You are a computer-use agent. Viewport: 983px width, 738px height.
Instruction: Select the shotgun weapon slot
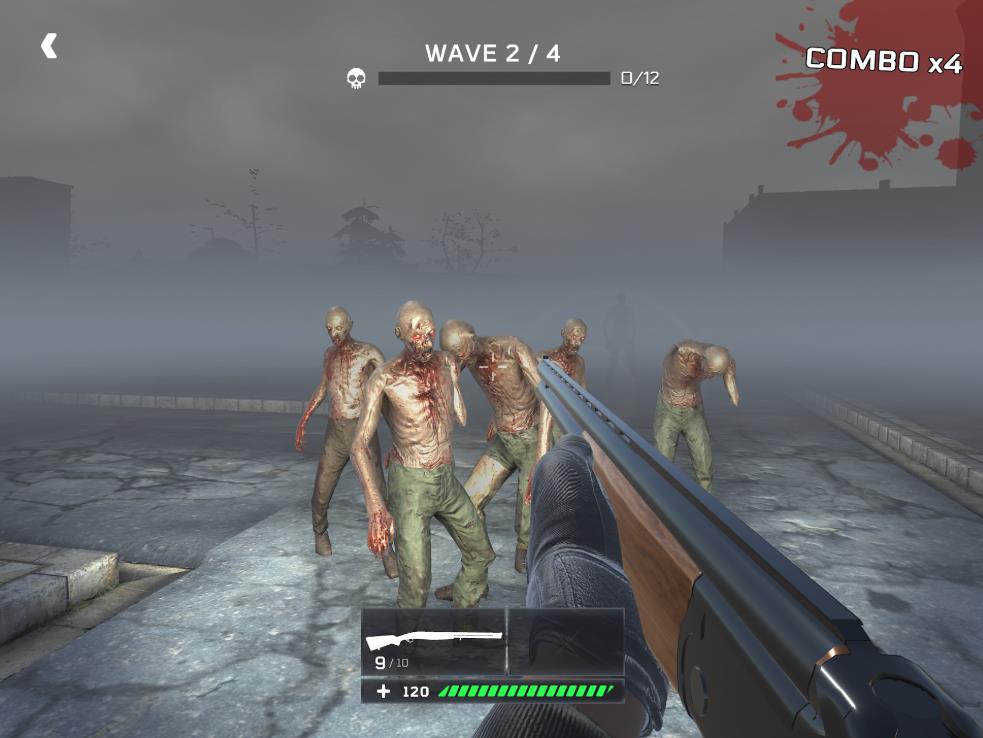point(434,641)
